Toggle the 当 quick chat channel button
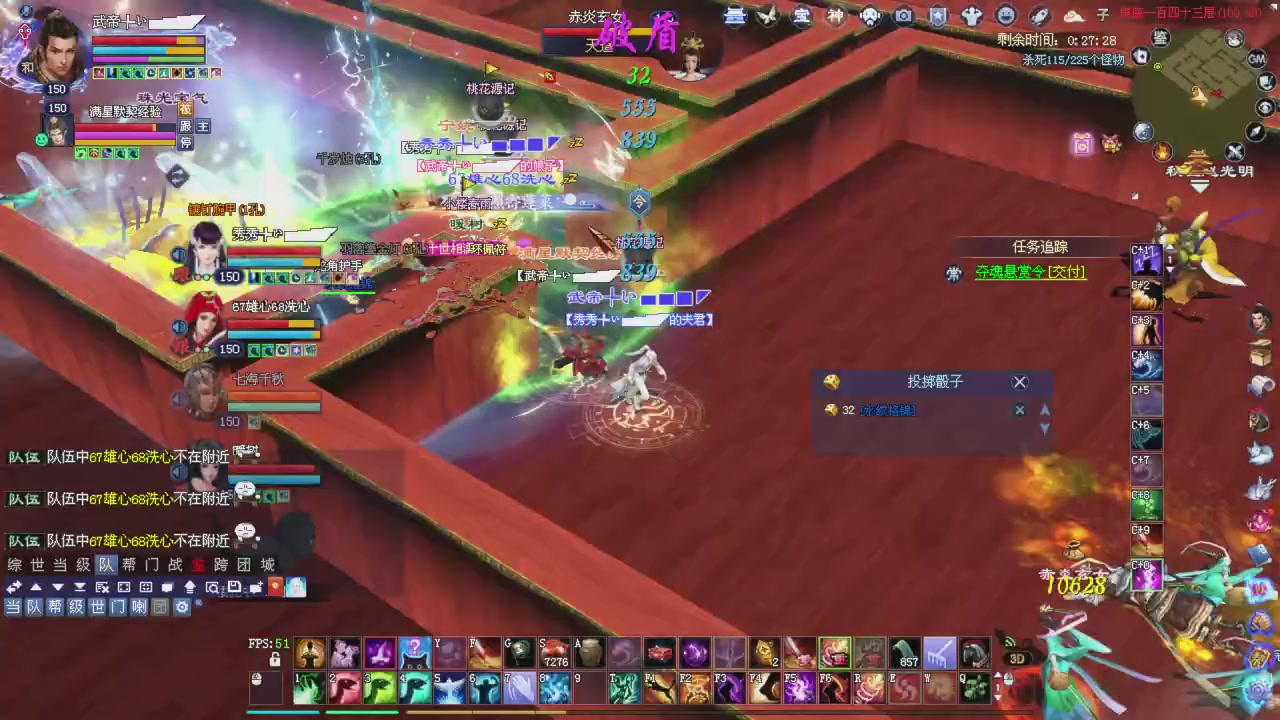 pos(14,606)
